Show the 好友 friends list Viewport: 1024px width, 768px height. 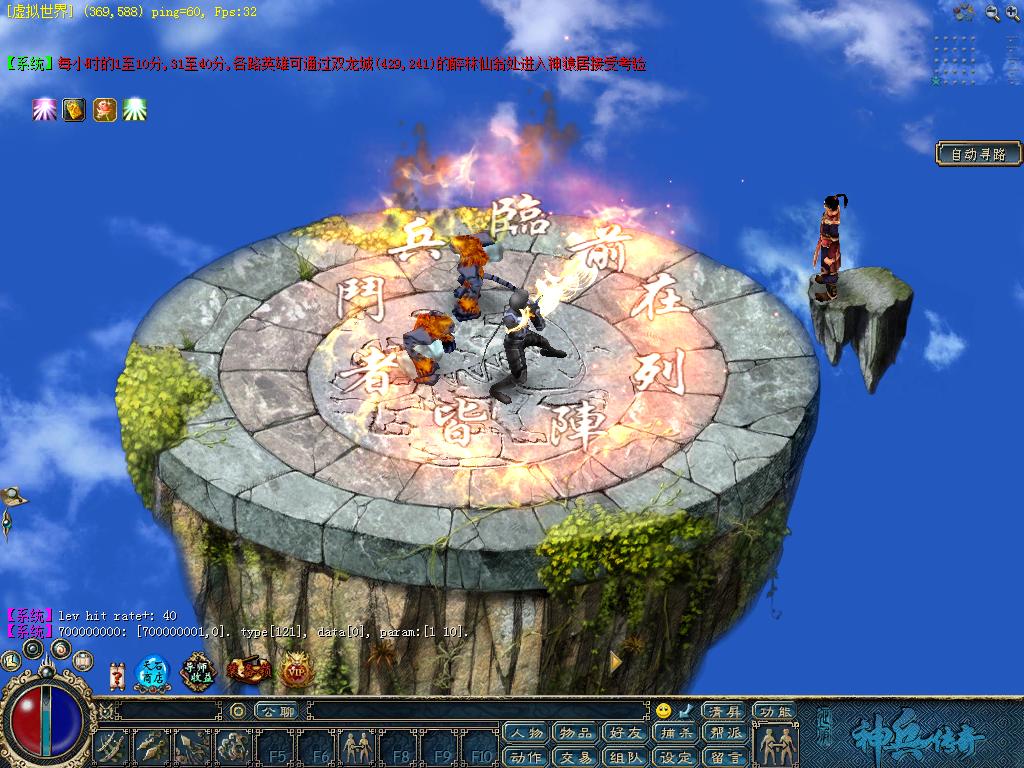[626, 733]
